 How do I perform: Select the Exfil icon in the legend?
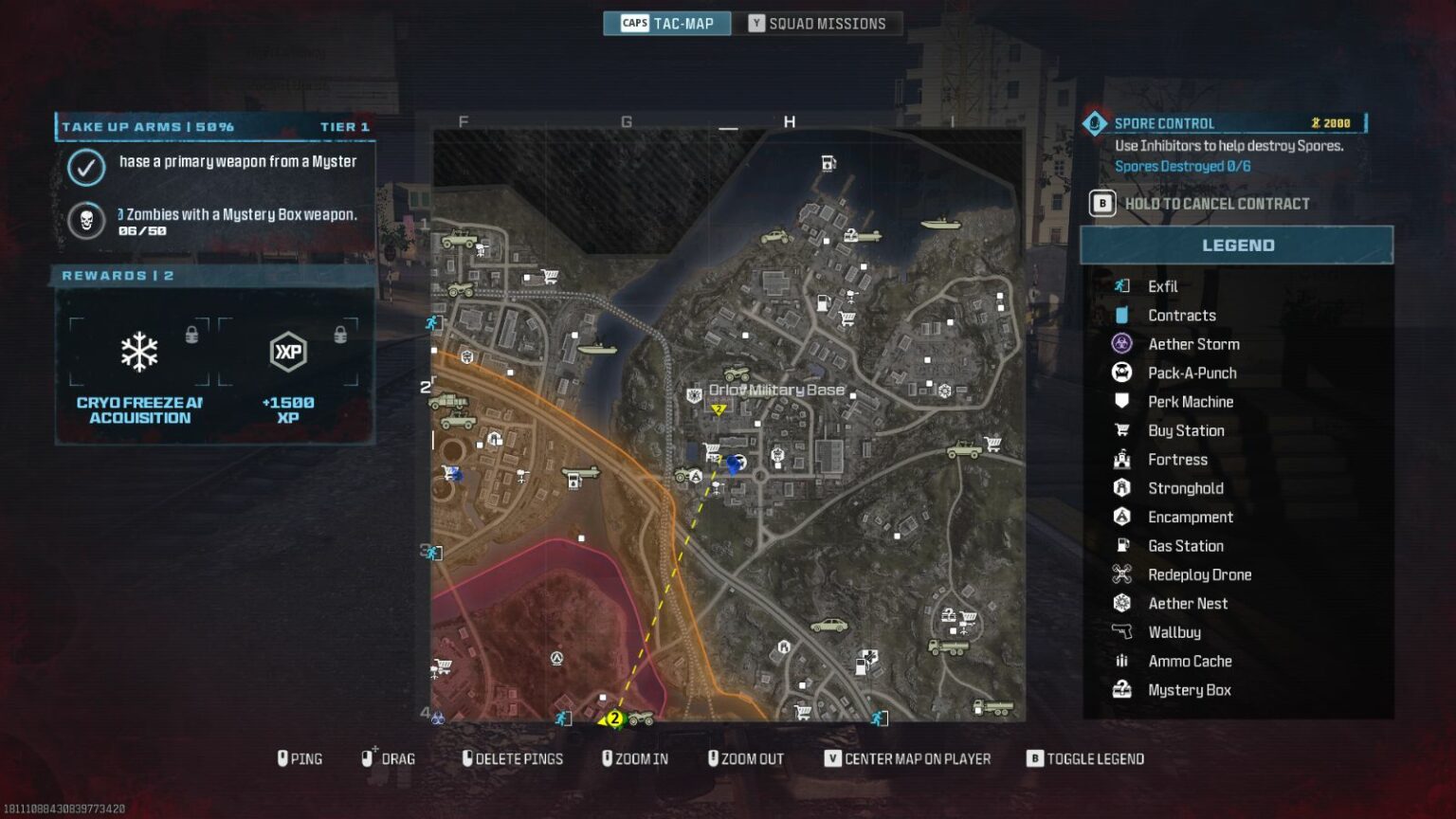(x=1122, y=285)
